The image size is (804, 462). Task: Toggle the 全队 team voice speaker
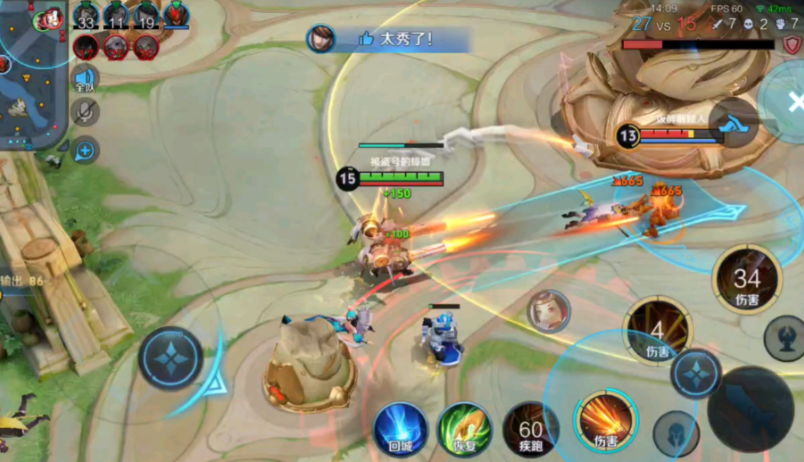tap(85, 78)
